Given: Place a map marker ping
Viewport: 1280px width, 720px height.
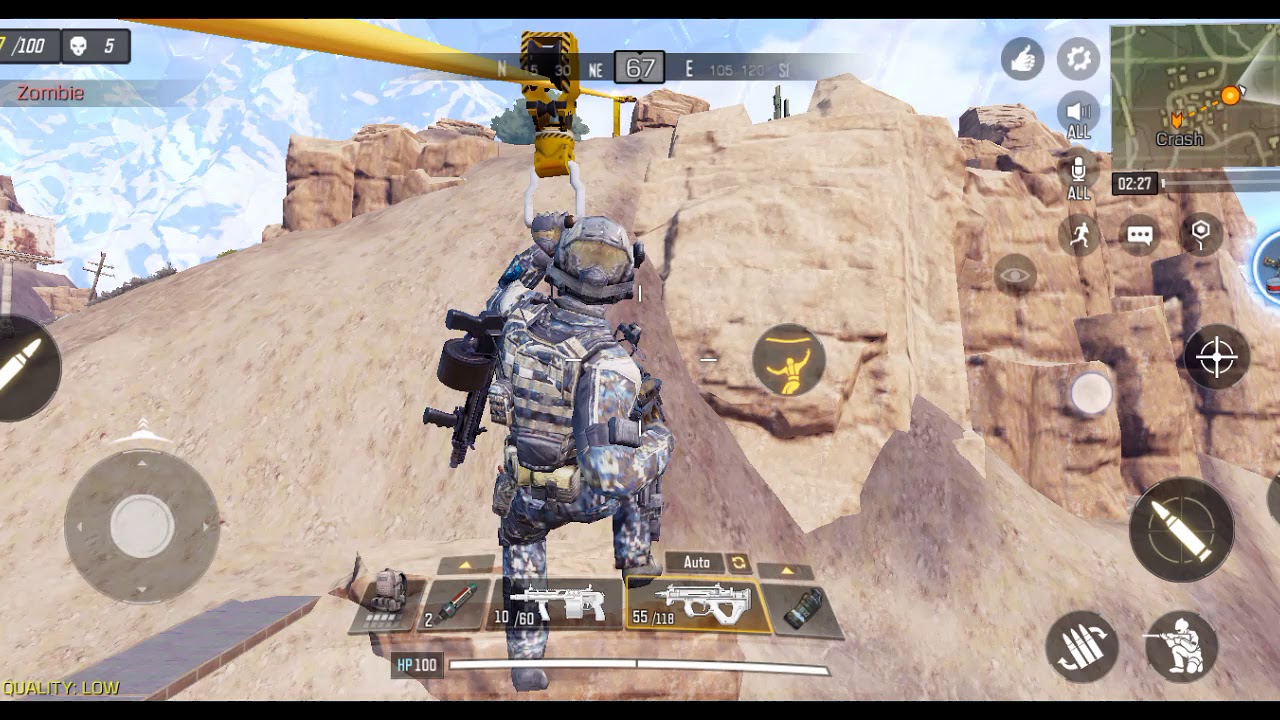Looking at the screenshot, I should pos(1201,233).
